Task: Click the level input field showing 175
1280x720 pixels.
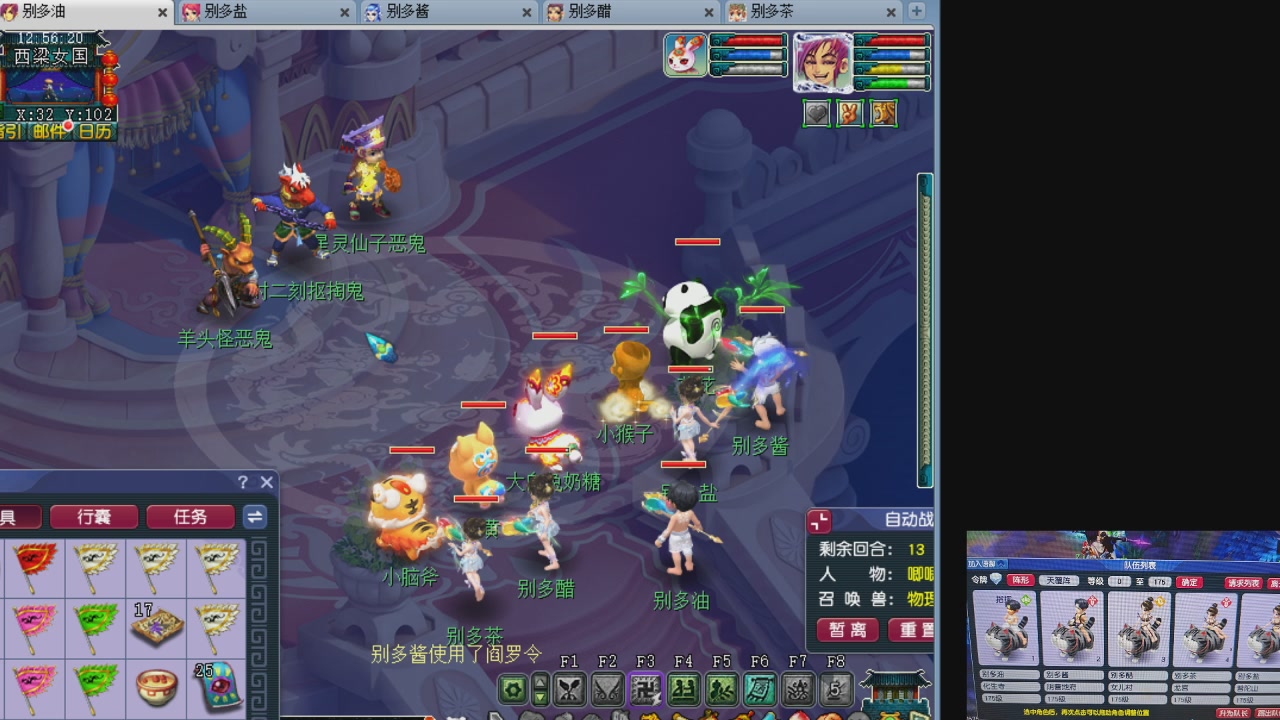Action: (1160, 580)
